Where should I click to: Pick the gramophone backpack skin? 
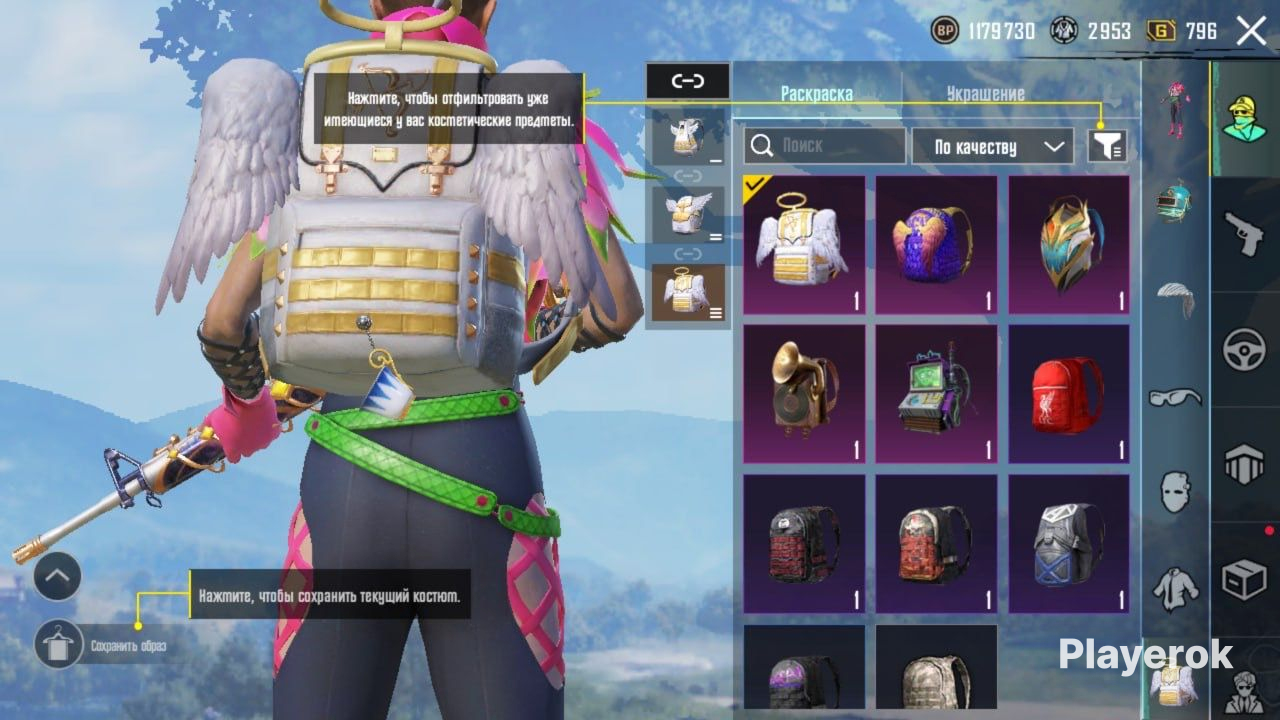804,393
